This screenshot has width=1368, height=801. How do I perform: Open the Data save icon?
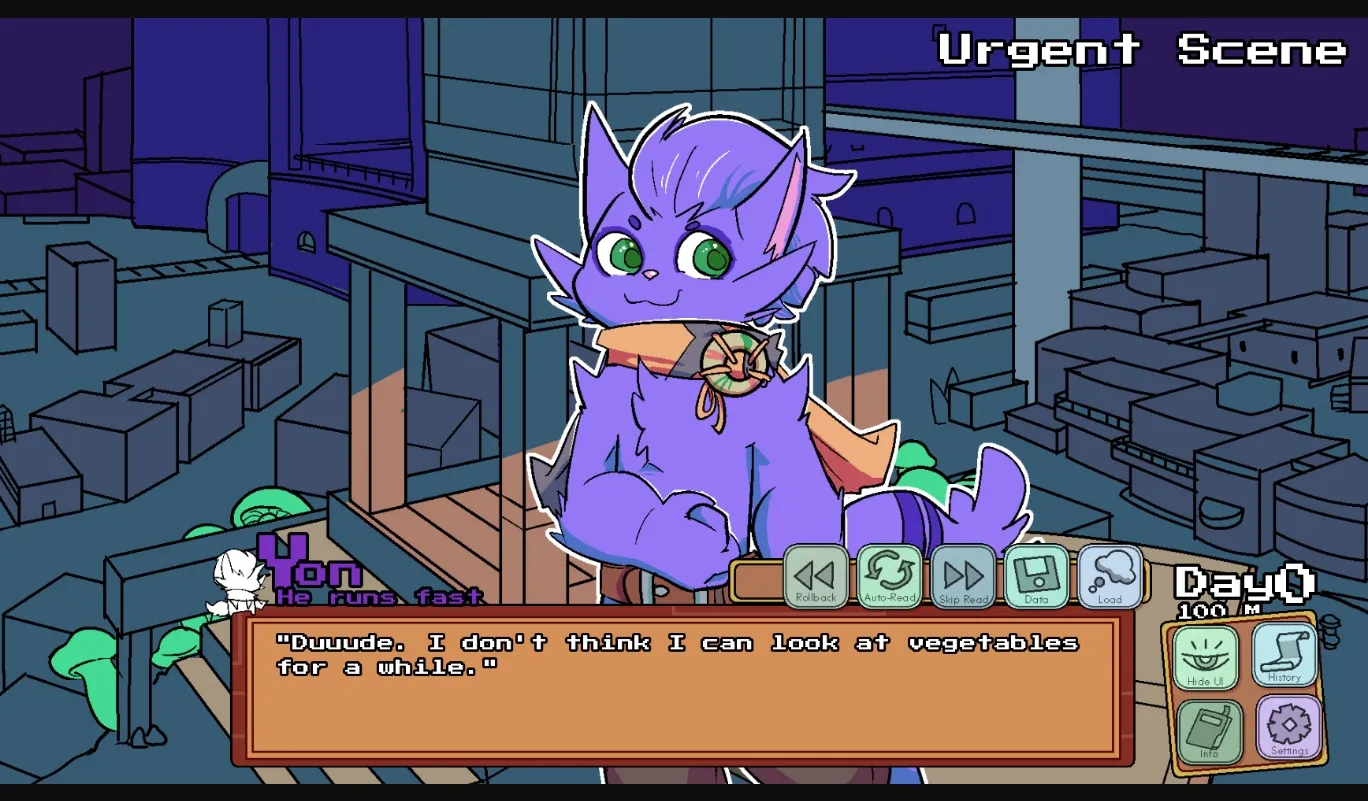1036,576
